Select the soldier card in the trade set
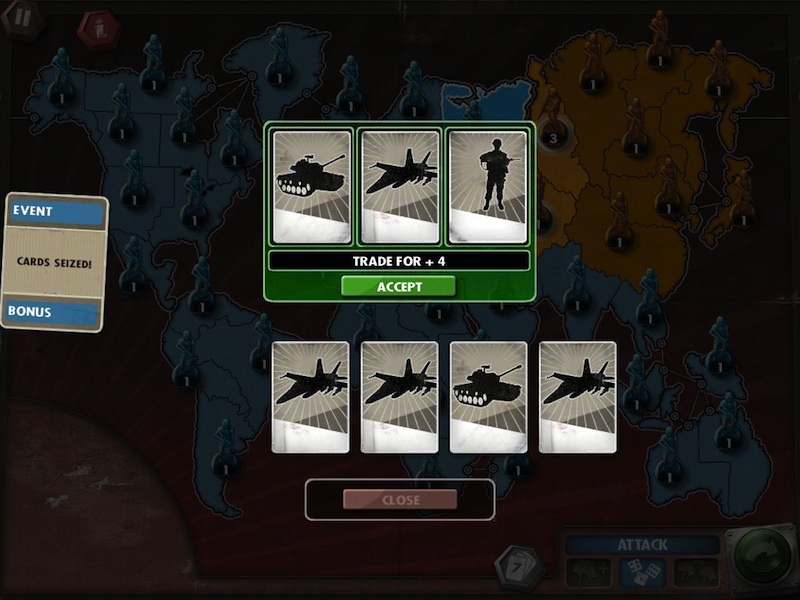Image resolution: width=800 pixels, height=600 pixels. click(487, 186)
